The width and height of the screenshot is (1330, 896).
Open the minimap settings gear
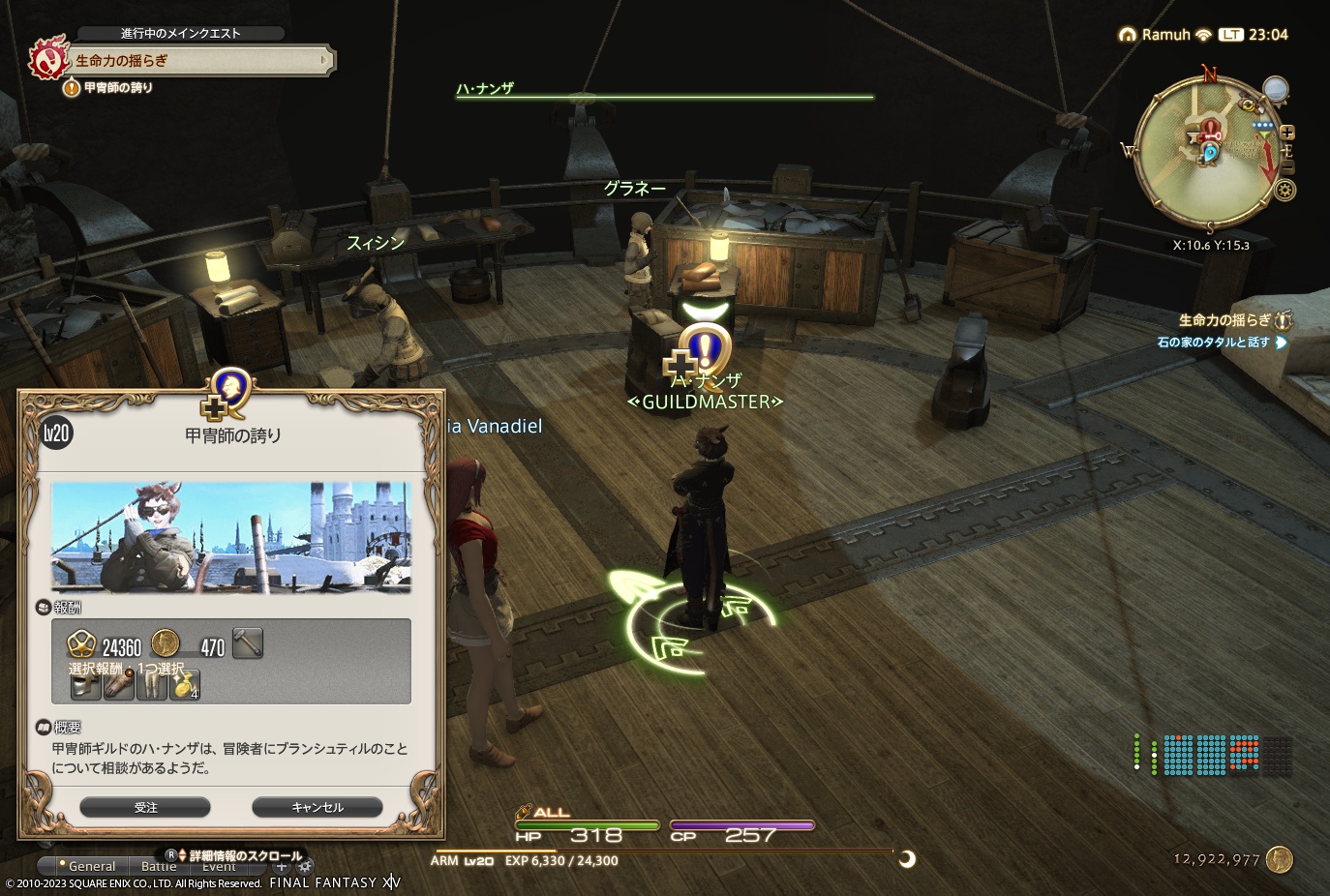[1285, 189]
